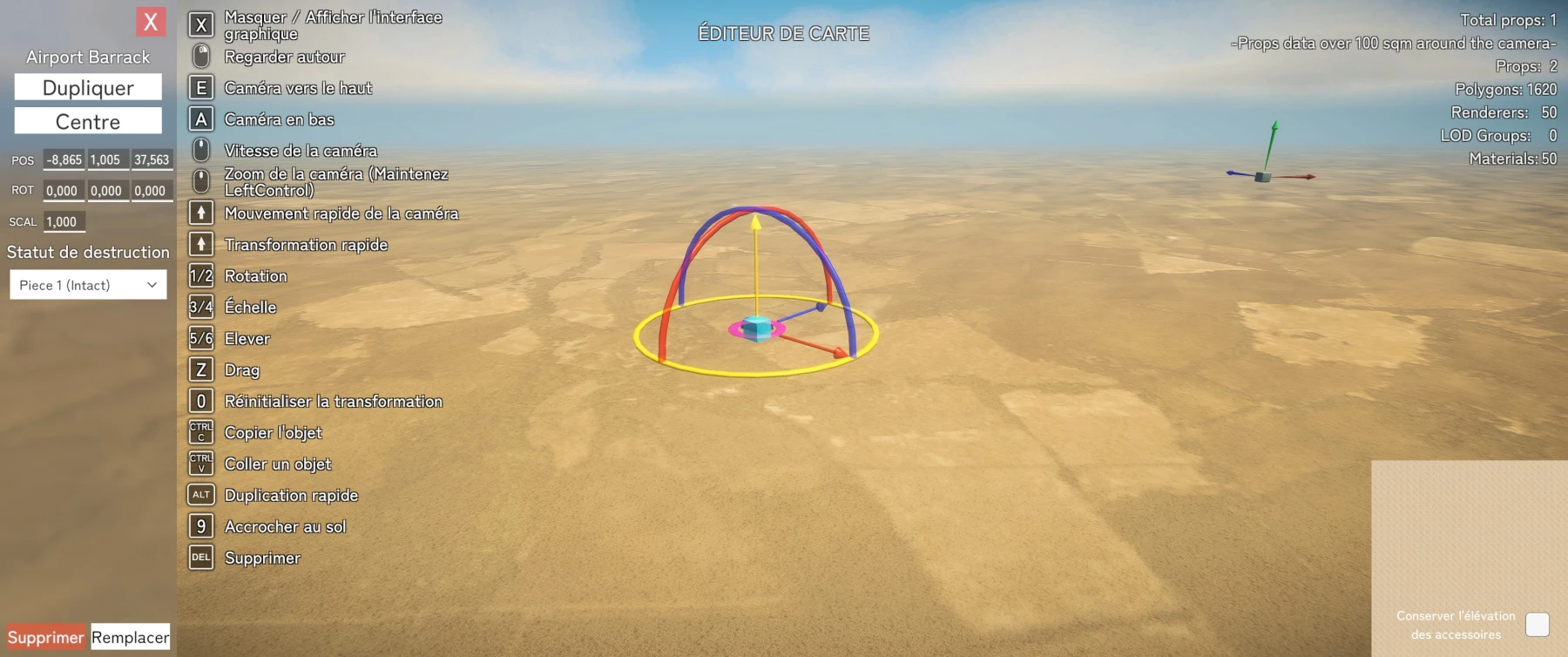Click the 0 icon to Réinitialiser la transformation

tap(200, 401)
